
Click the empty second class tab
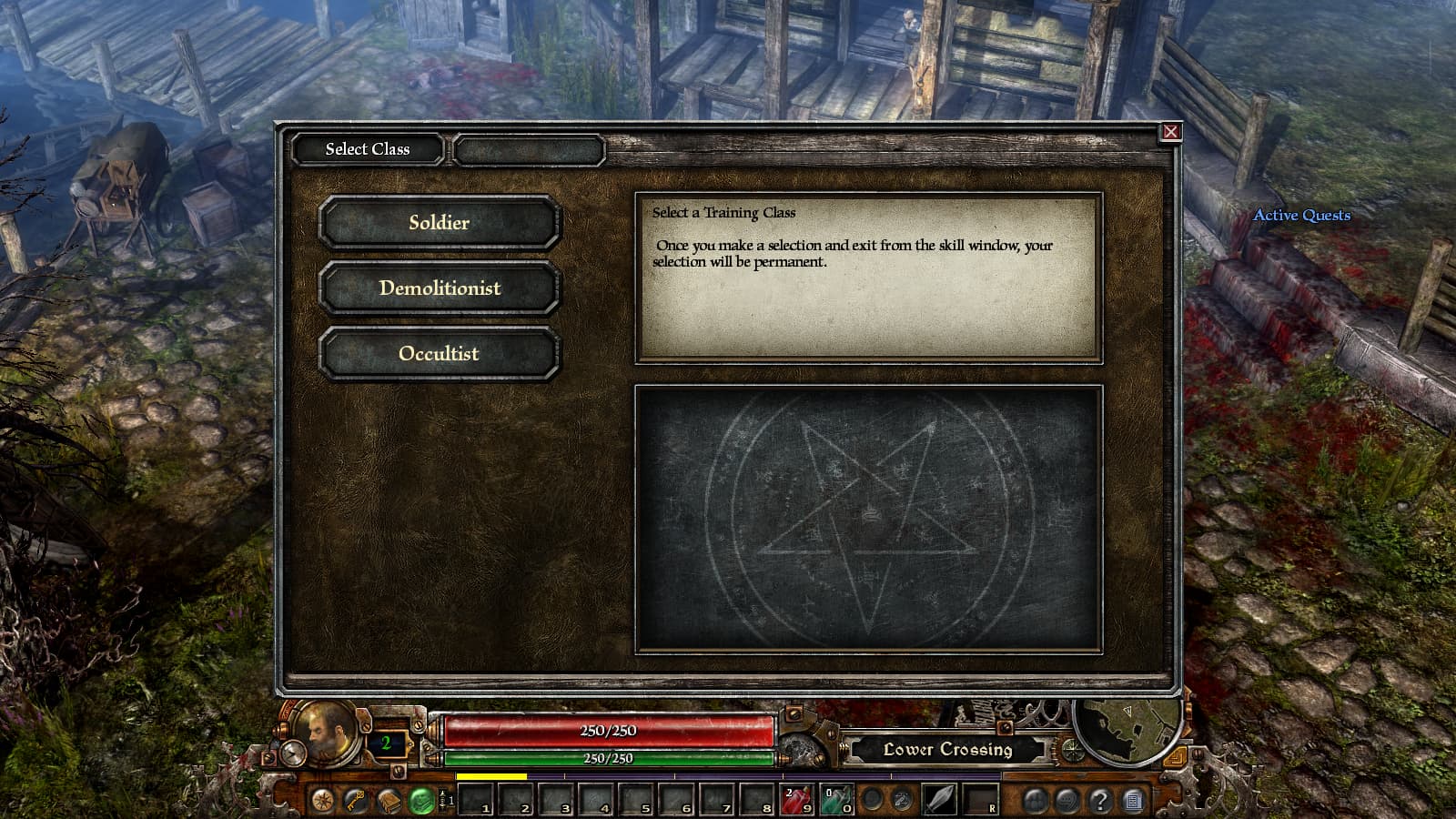[x=529, y=150]
